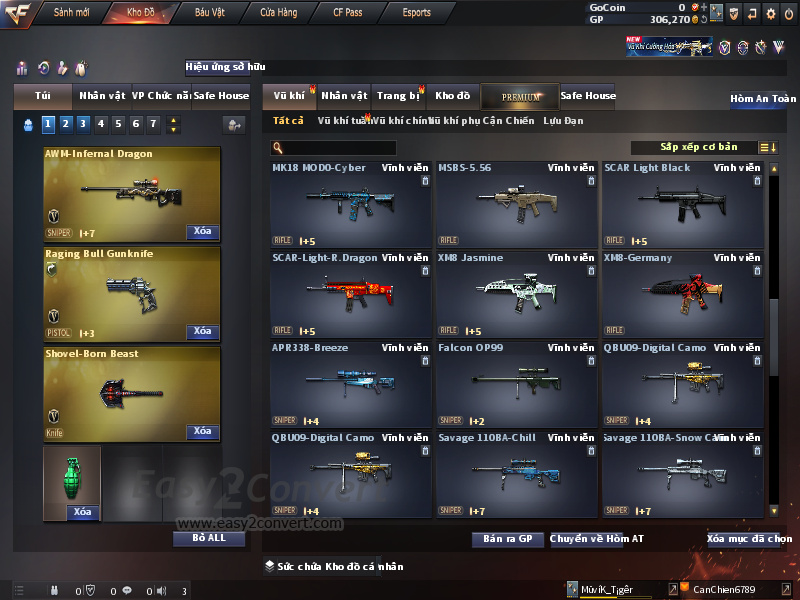Show Lựu Đạn grenade items
Screen dimensions: 800x600
pos(562,121)
